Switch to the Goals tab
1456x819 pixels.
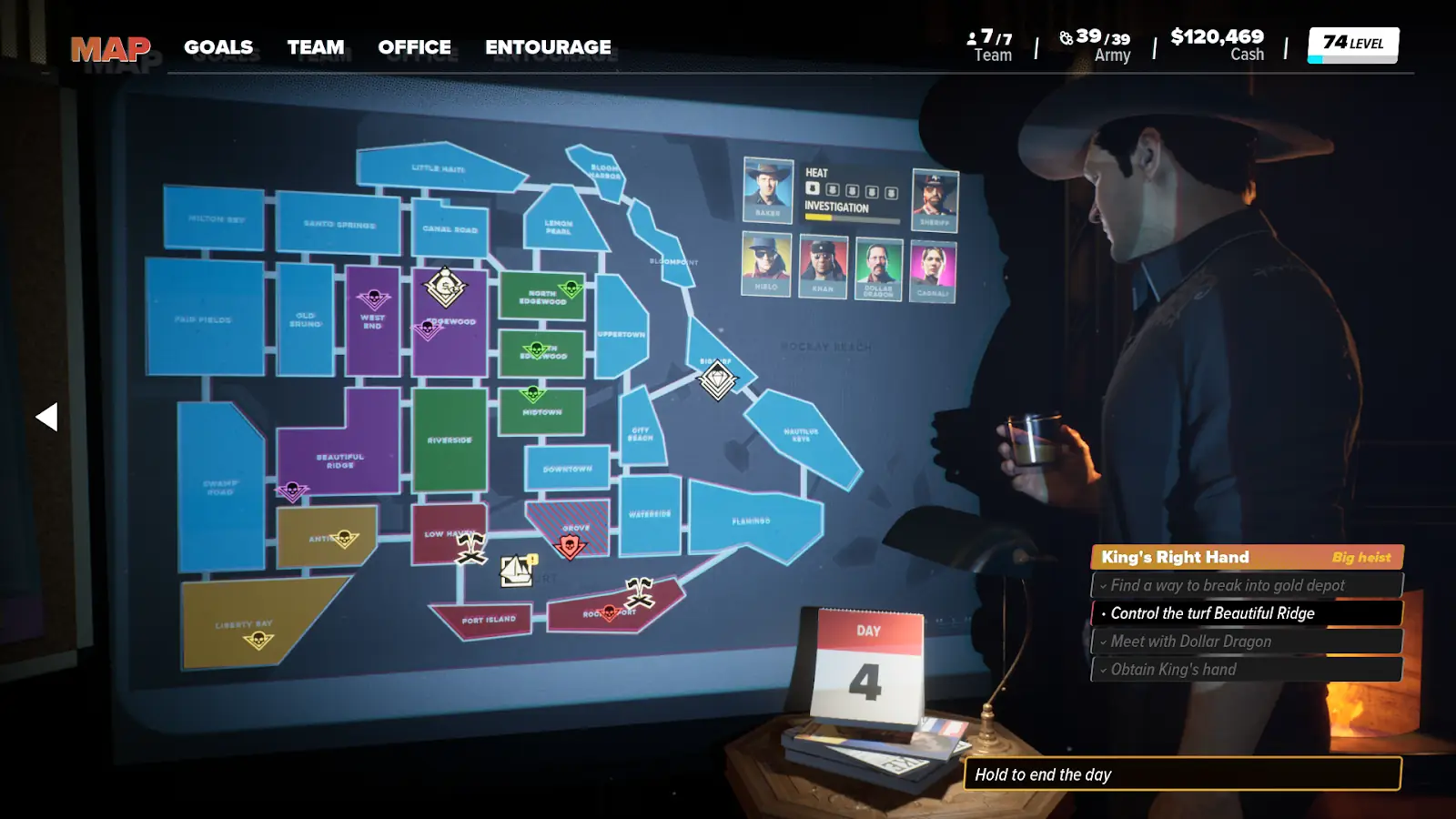pos(218,47)
